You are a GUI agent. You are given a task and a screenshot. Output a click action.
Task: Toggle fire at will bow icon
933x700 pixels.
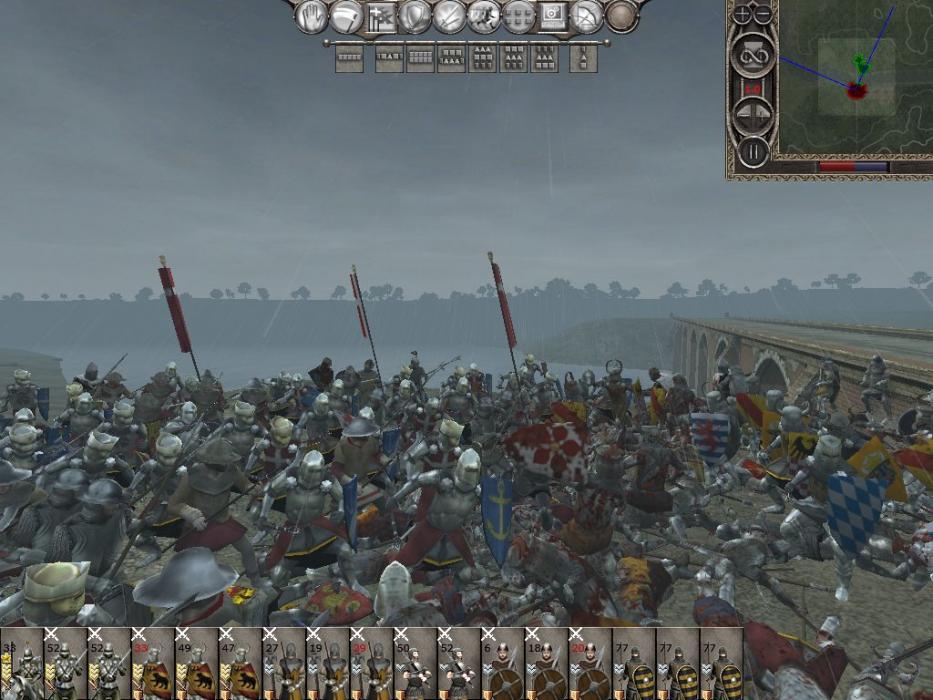(587, 16)
